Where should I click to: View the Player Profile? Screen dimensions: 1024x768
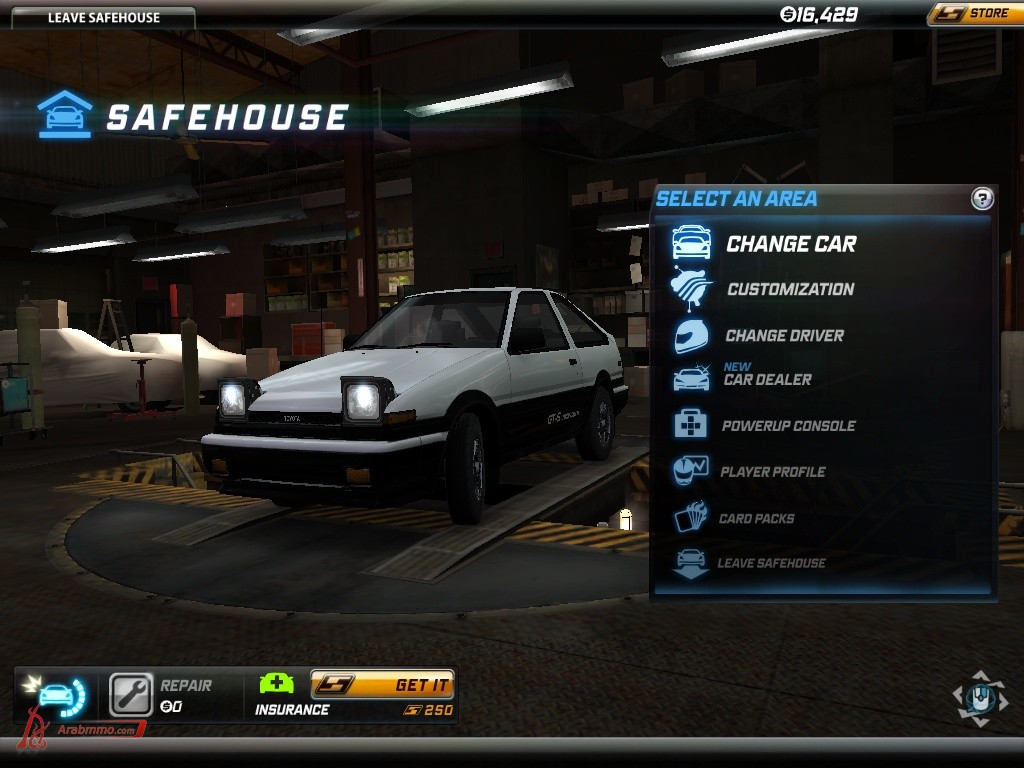(x=772, y=472)
